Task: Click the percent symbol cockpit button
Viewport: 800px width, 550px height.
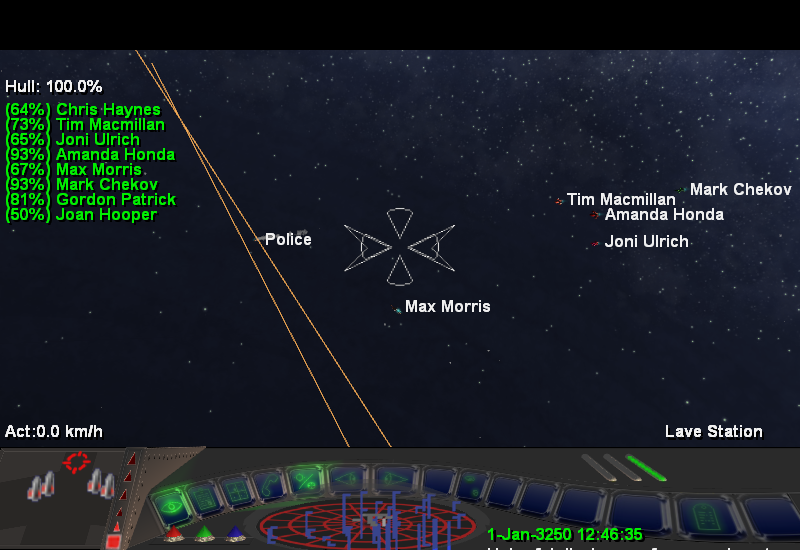Action: click(x=306, y=479)
